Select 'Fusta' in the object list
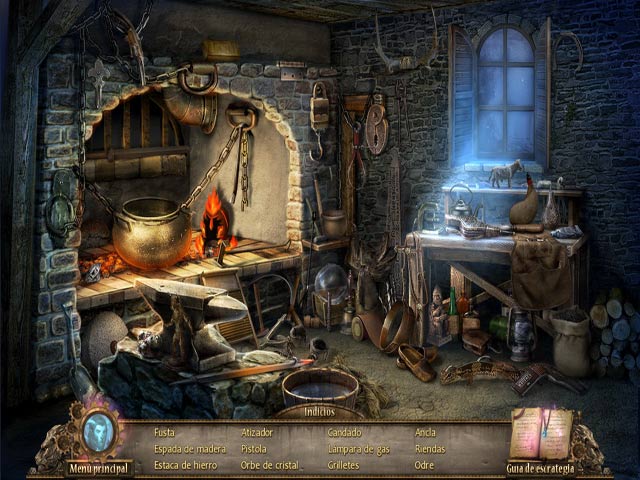This screenshot has height=480, width=640. 165,433
